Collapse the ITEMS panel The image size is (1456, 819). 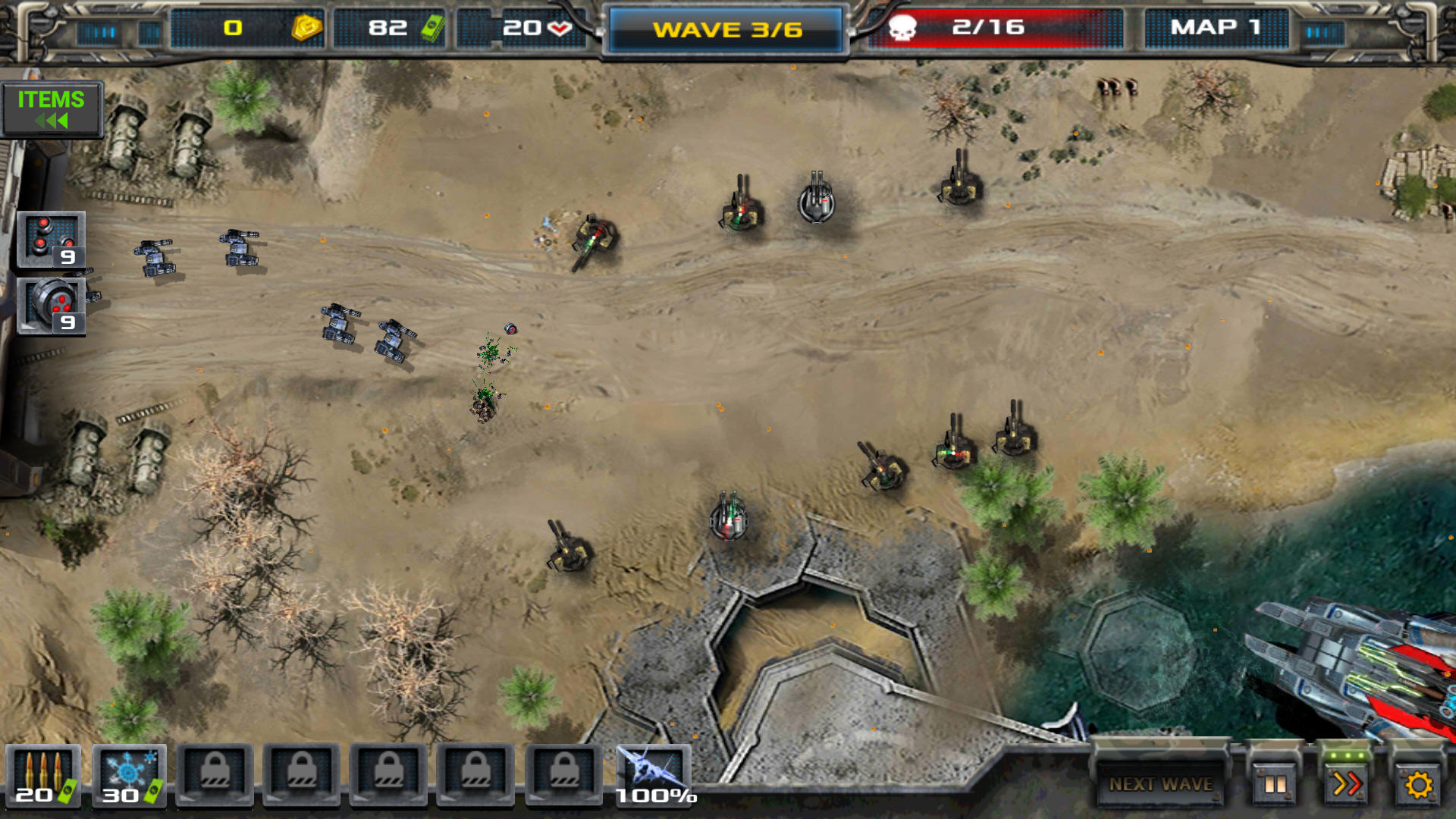pyautogui.click(x=52, y=109)
